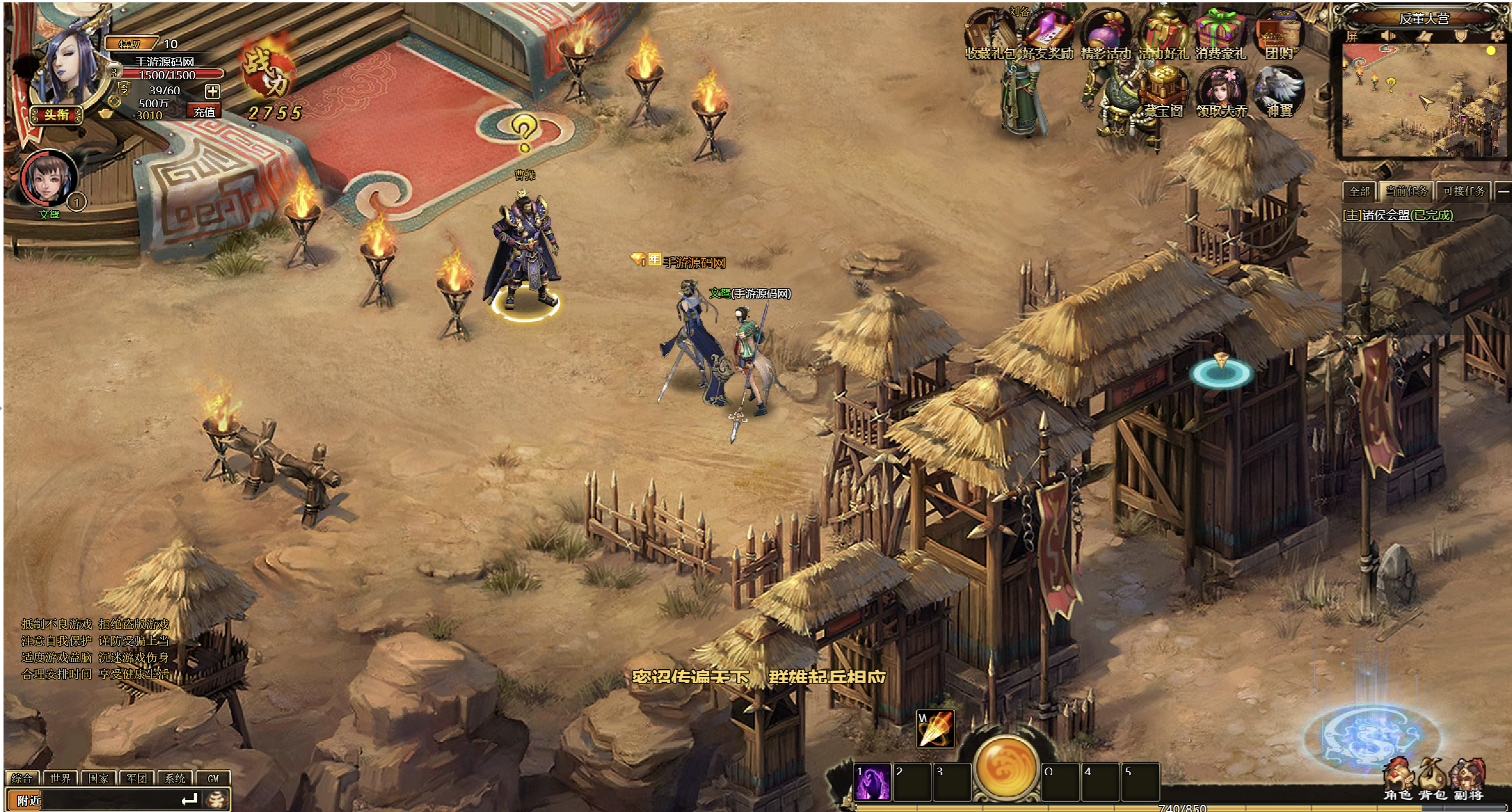1512x812 pixels.
Task: Open the 神翼 wings icon
Action: point(1279,93)
